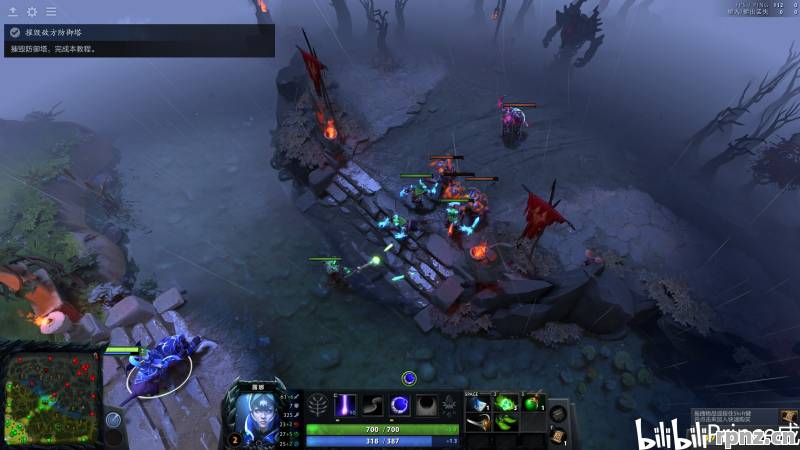
Task: Activate the scan button beside the minimap
Action: tap(113, 420)
